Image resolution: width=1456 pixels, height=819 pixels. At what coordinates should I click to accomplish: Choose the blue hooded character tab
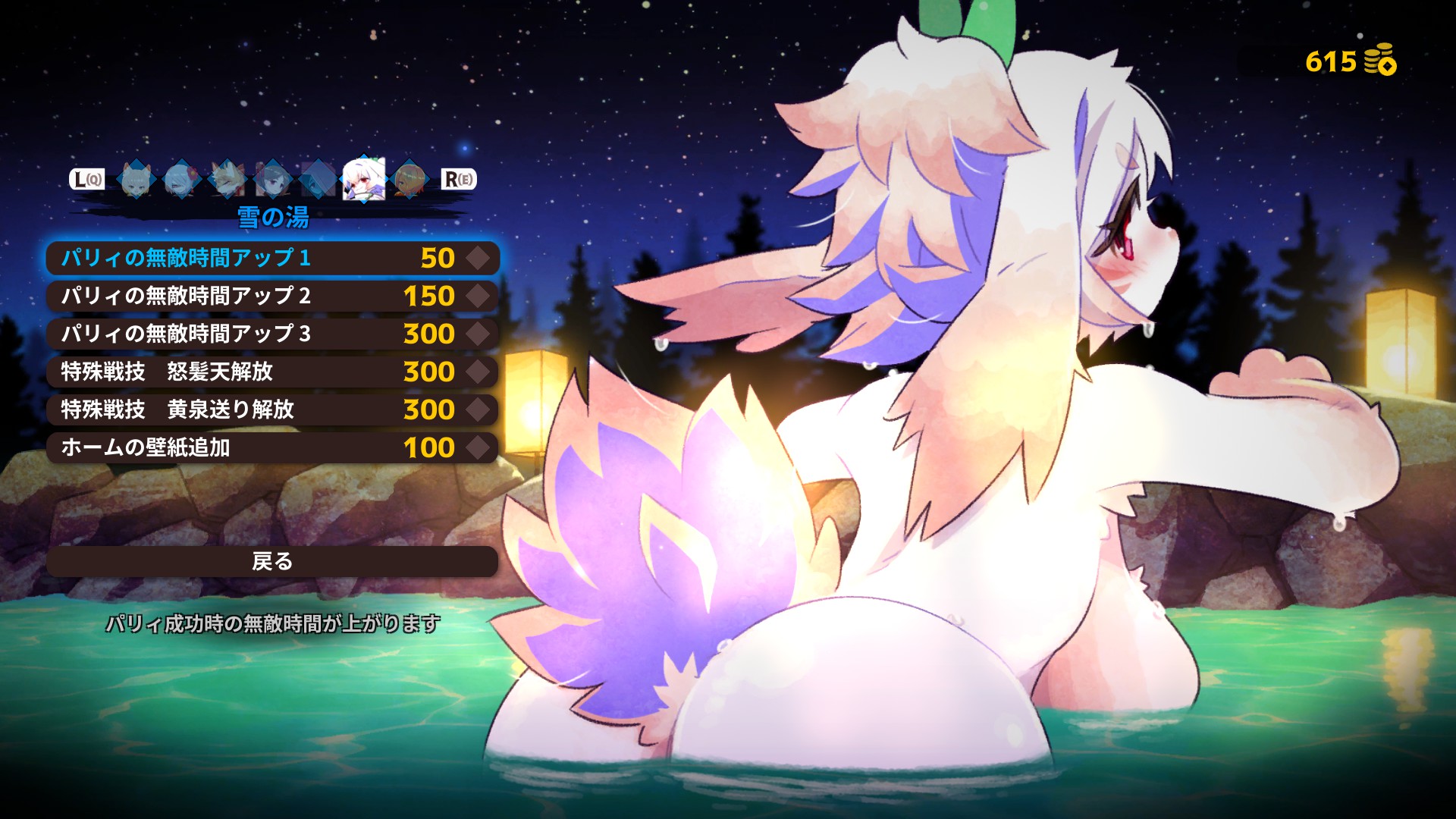pyautogui.click(x=317, y=180)
